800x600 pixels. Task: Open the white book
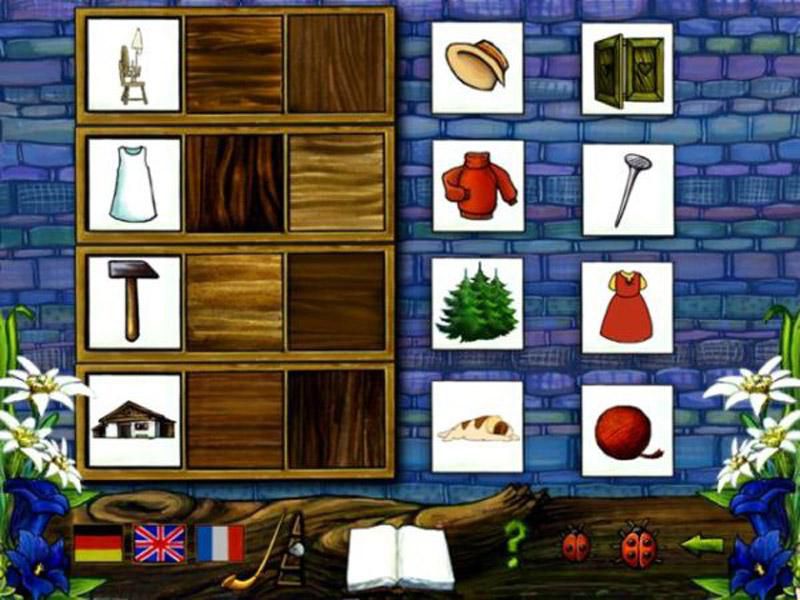point(400,557)
